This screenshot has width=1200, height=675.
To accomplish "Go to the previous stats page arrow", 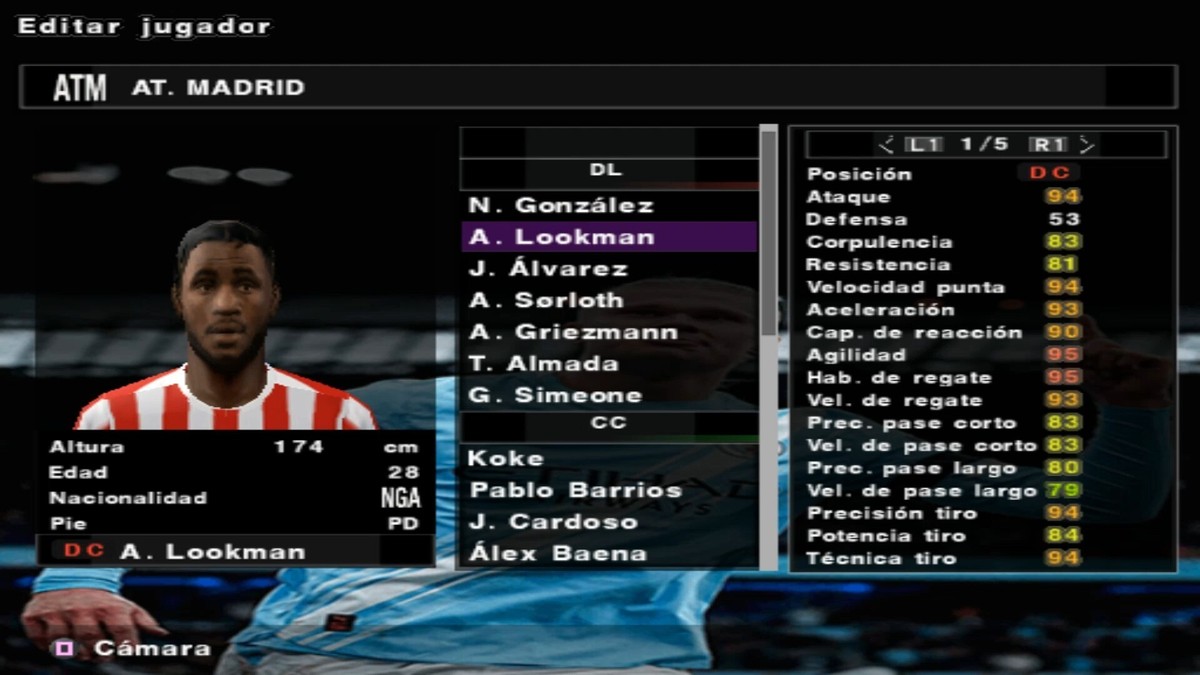I will pos(885,145).
